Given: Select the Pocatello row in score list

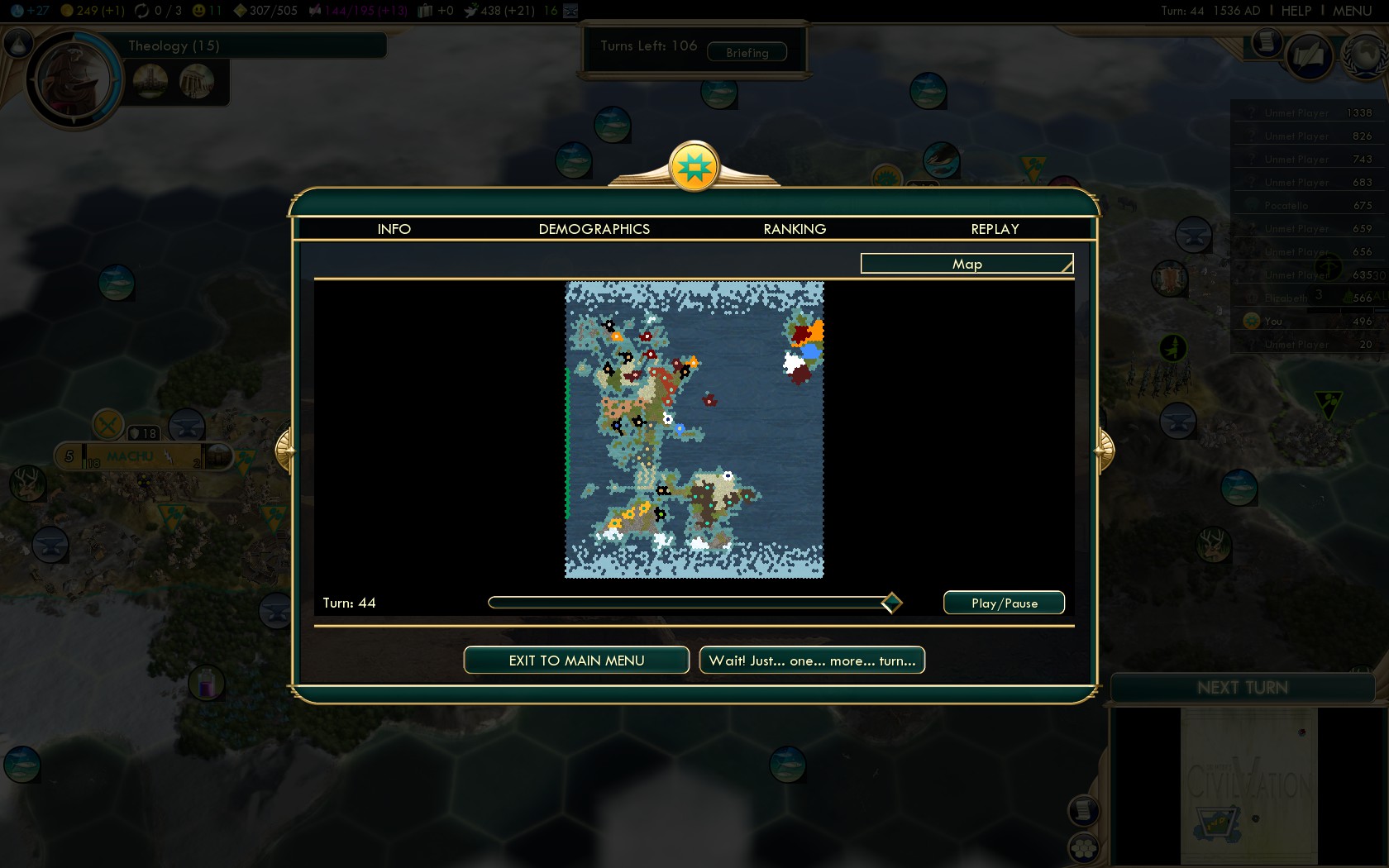Looking at the screenshot, I should coord(1306,205).
